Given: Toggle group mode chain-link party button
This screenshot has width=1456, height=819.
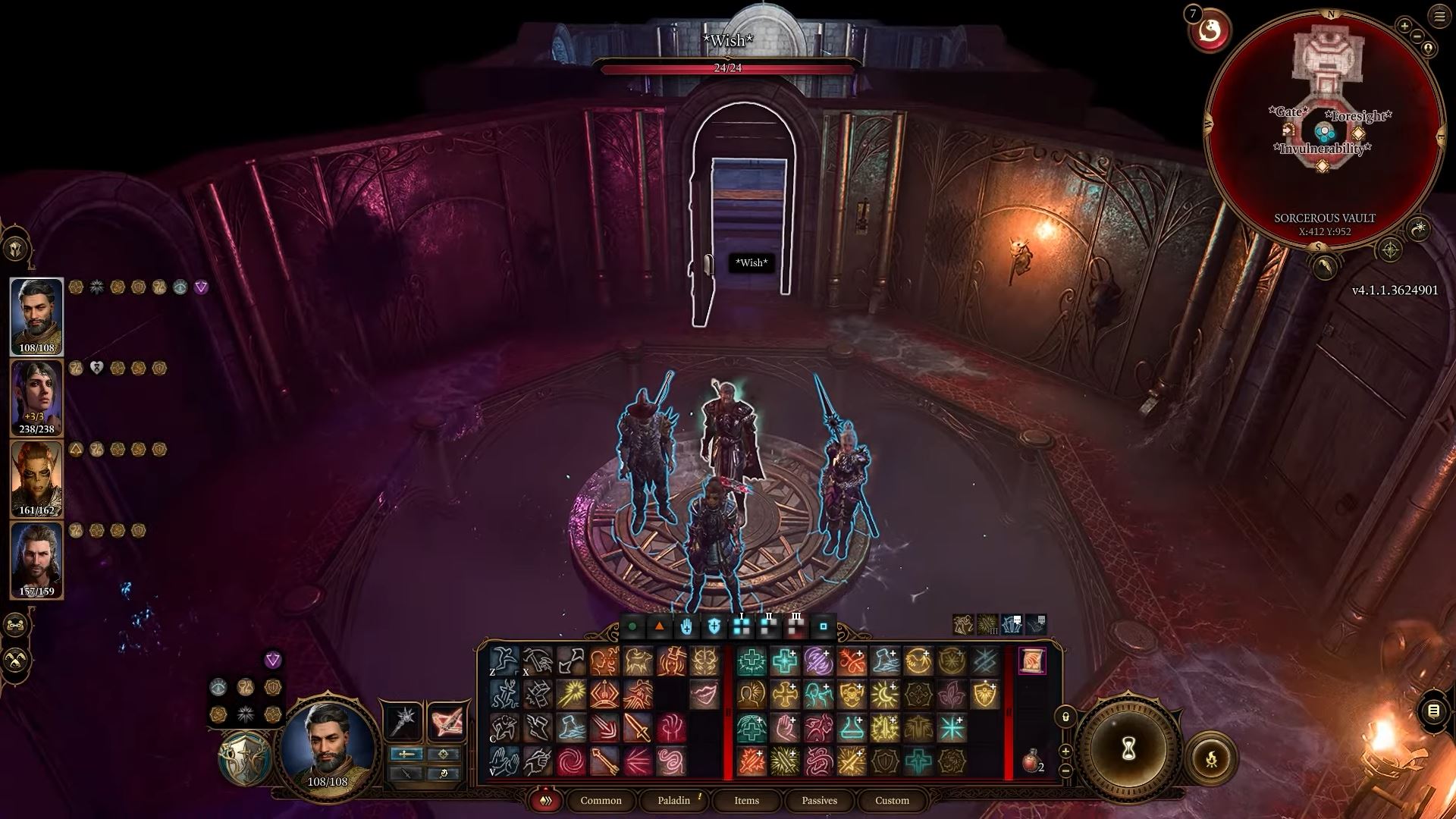Looking at the screenshot, I should tap(16, 625).
